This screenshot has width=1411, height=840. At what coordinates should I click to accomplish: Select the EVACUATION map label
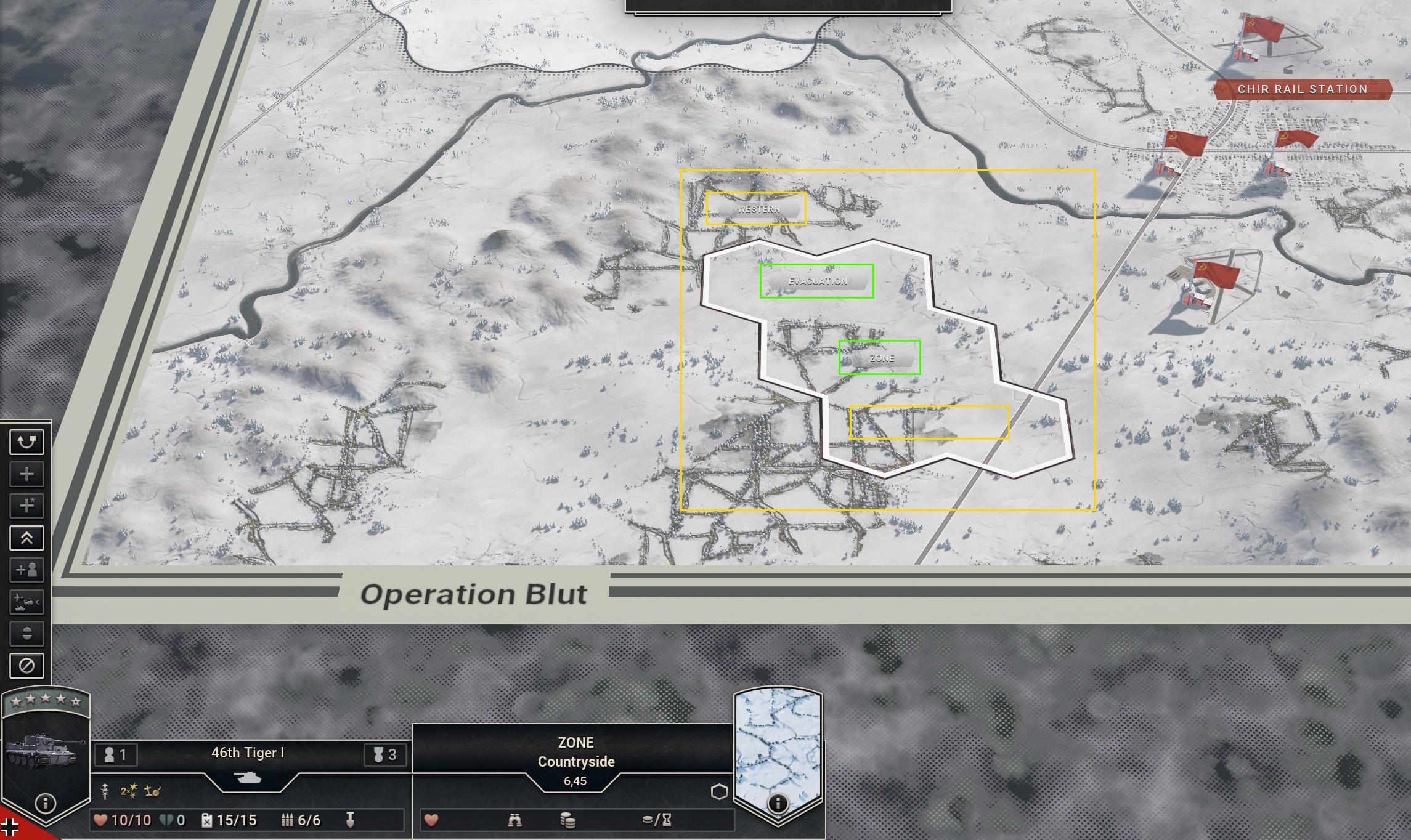tap(818, 281)
